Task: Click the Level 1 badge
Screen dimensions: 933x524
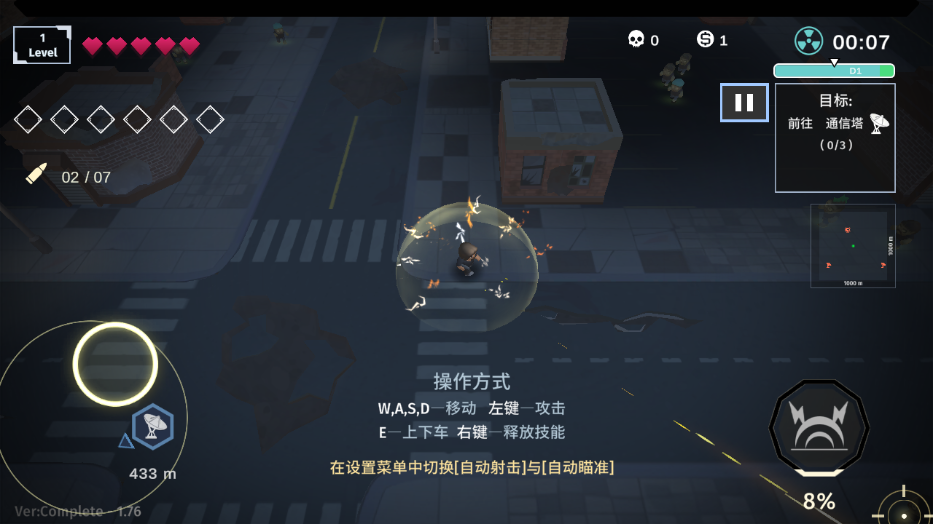Action: [x=42, y=45]
